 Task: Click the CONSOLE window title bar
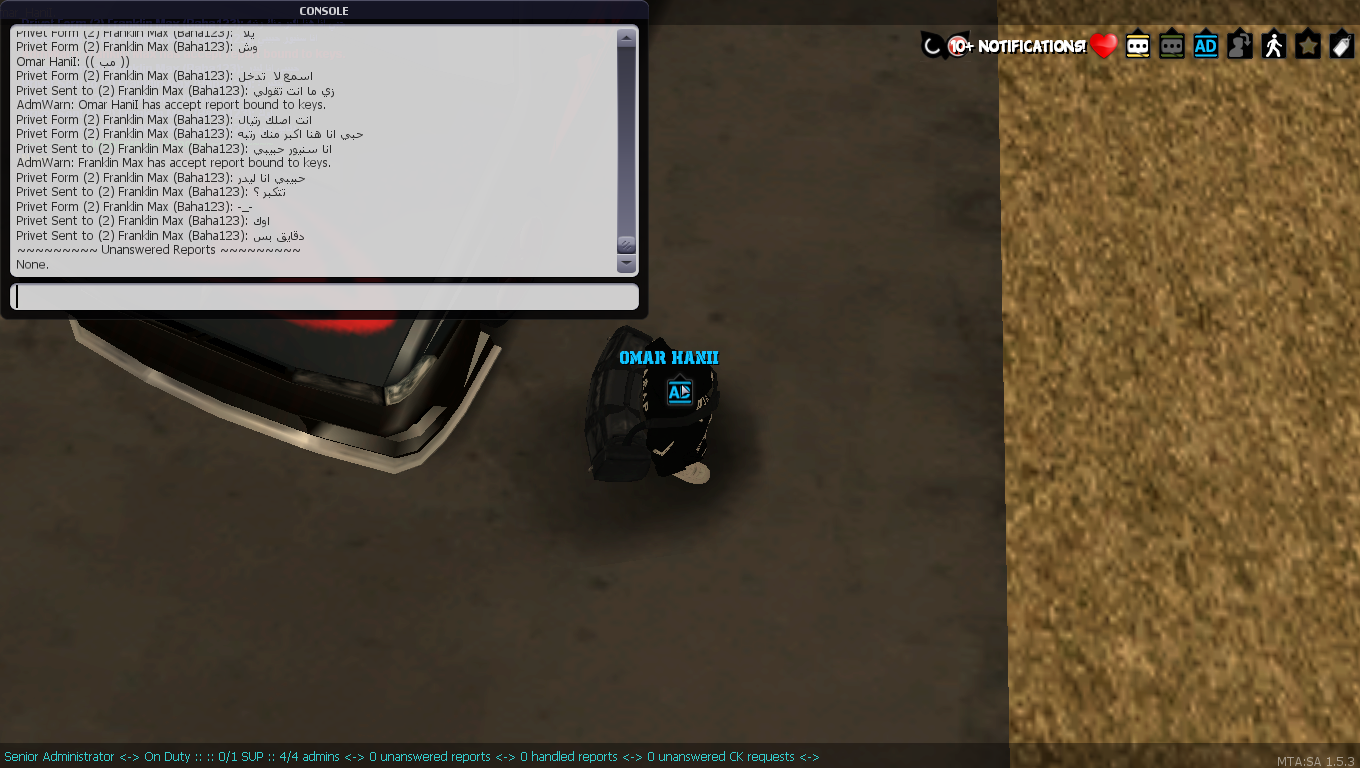tap(324, 11)
